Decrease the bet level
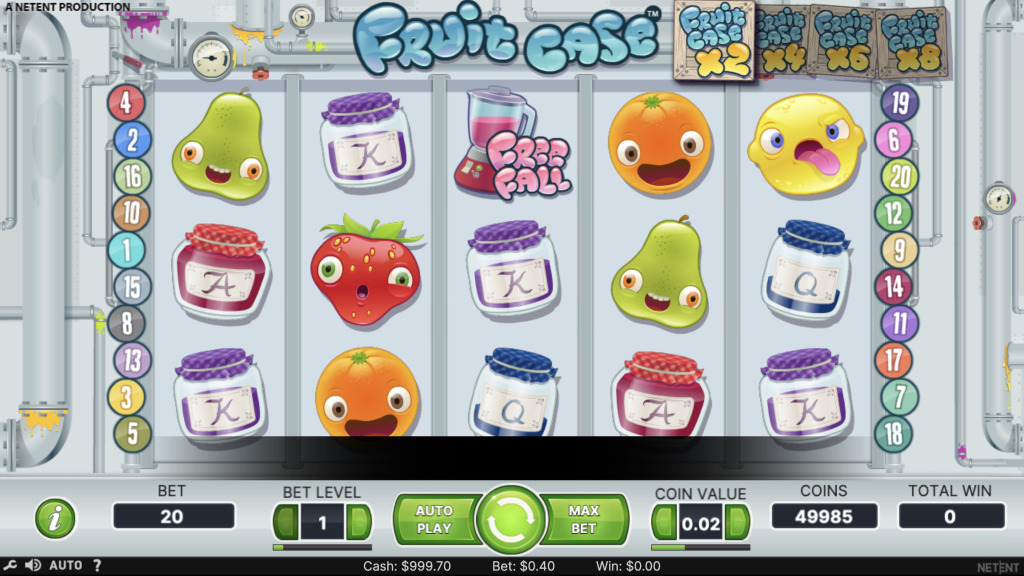 tap(287, 521)
